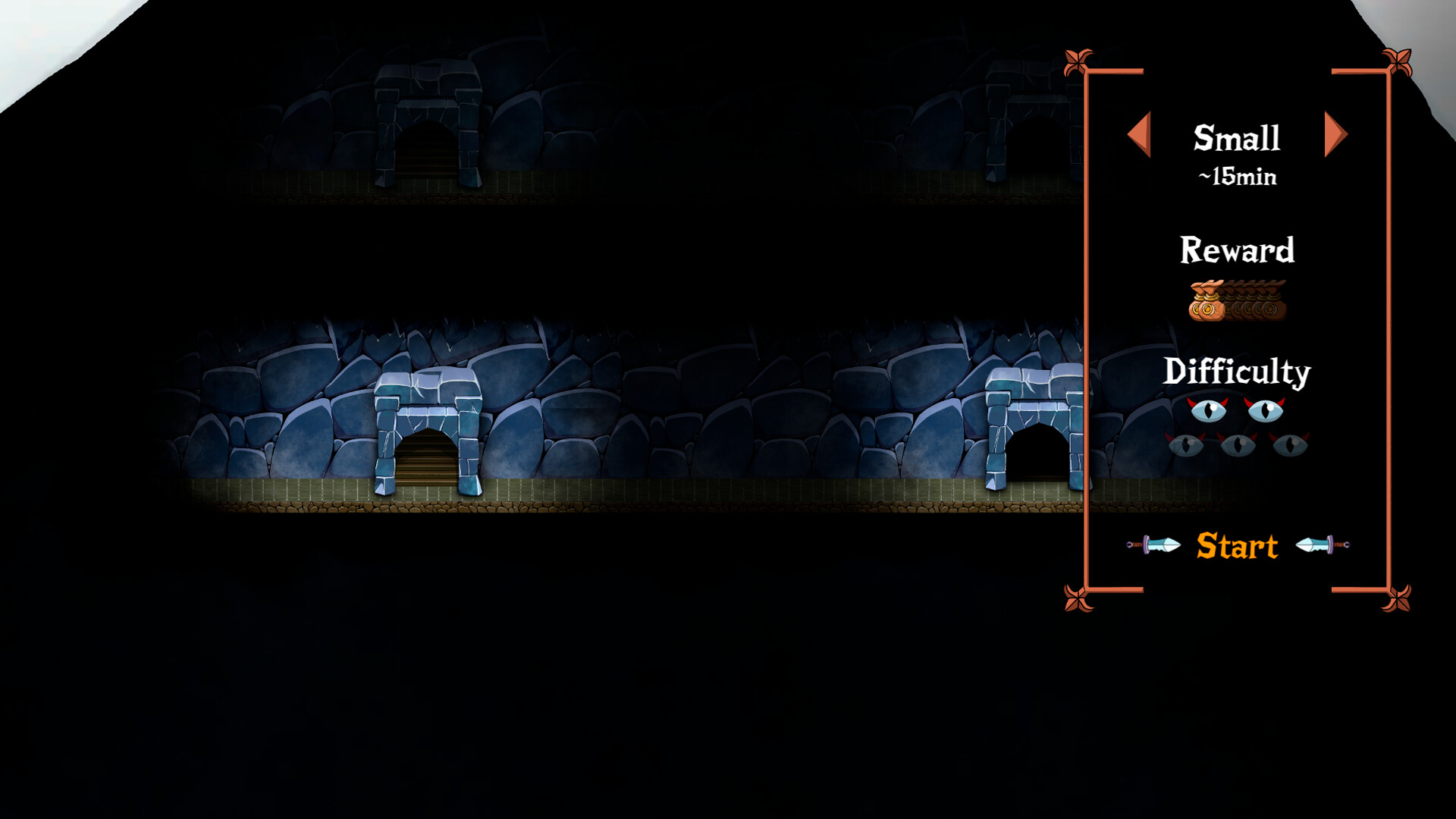Click the Difficulty heading
Screen dimensions: 1456x819
tap(1237, 372)
